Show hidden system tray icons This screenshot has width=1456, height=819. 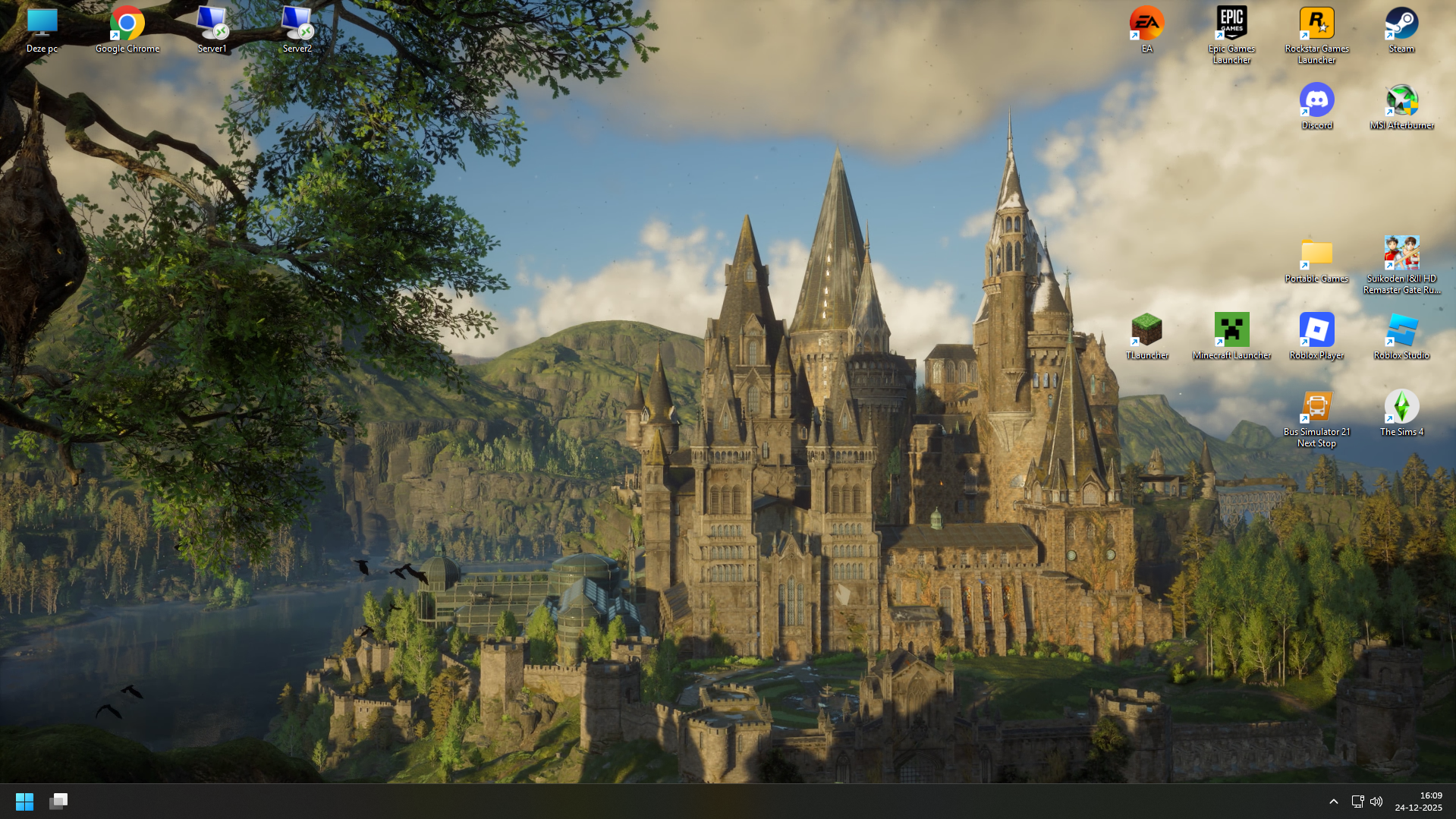1333,801
